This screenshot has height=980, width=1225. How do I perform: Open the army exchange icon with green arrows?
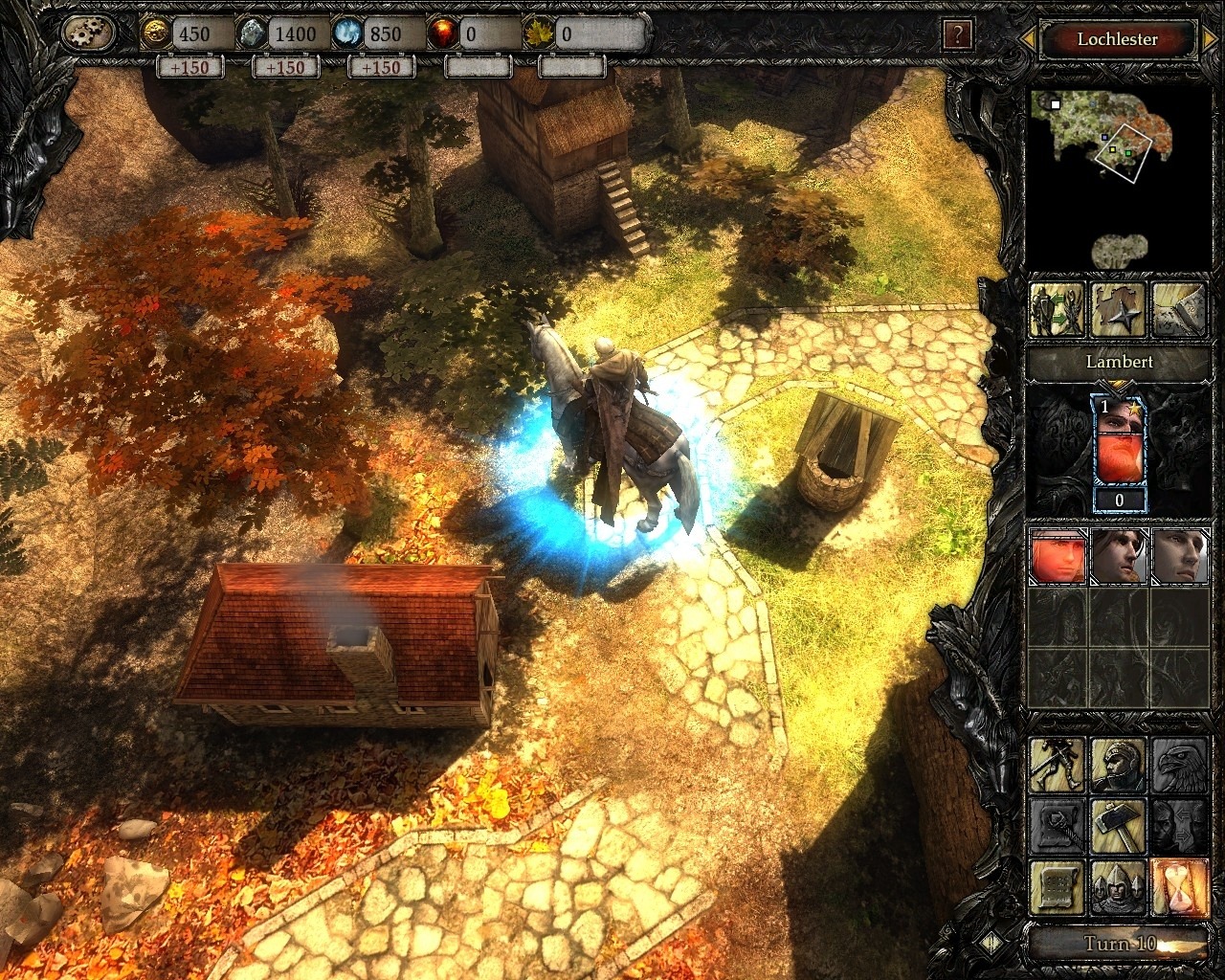[x=1058, y=309]
